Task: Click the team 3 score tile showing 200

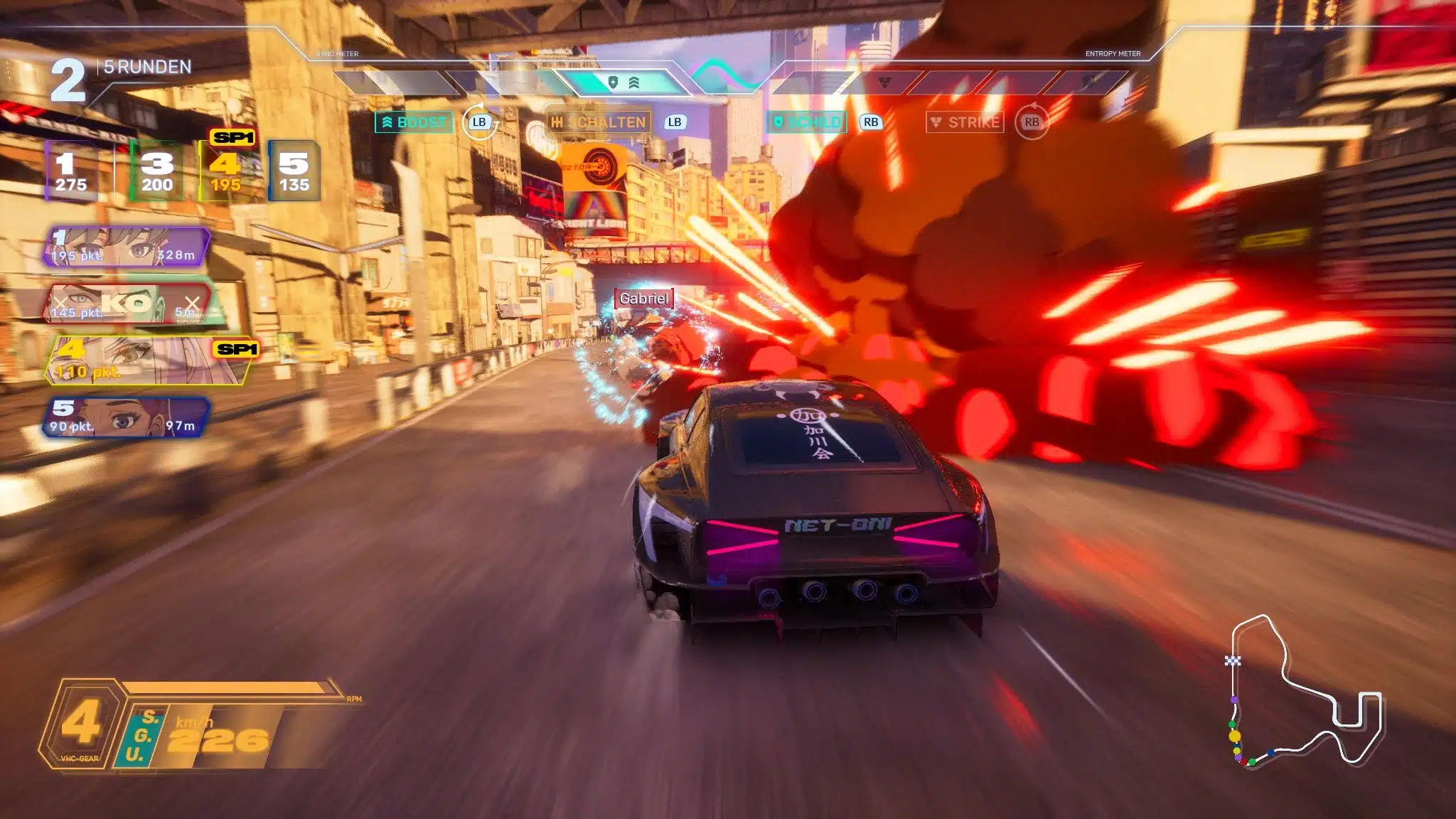Action: (156, 172)
